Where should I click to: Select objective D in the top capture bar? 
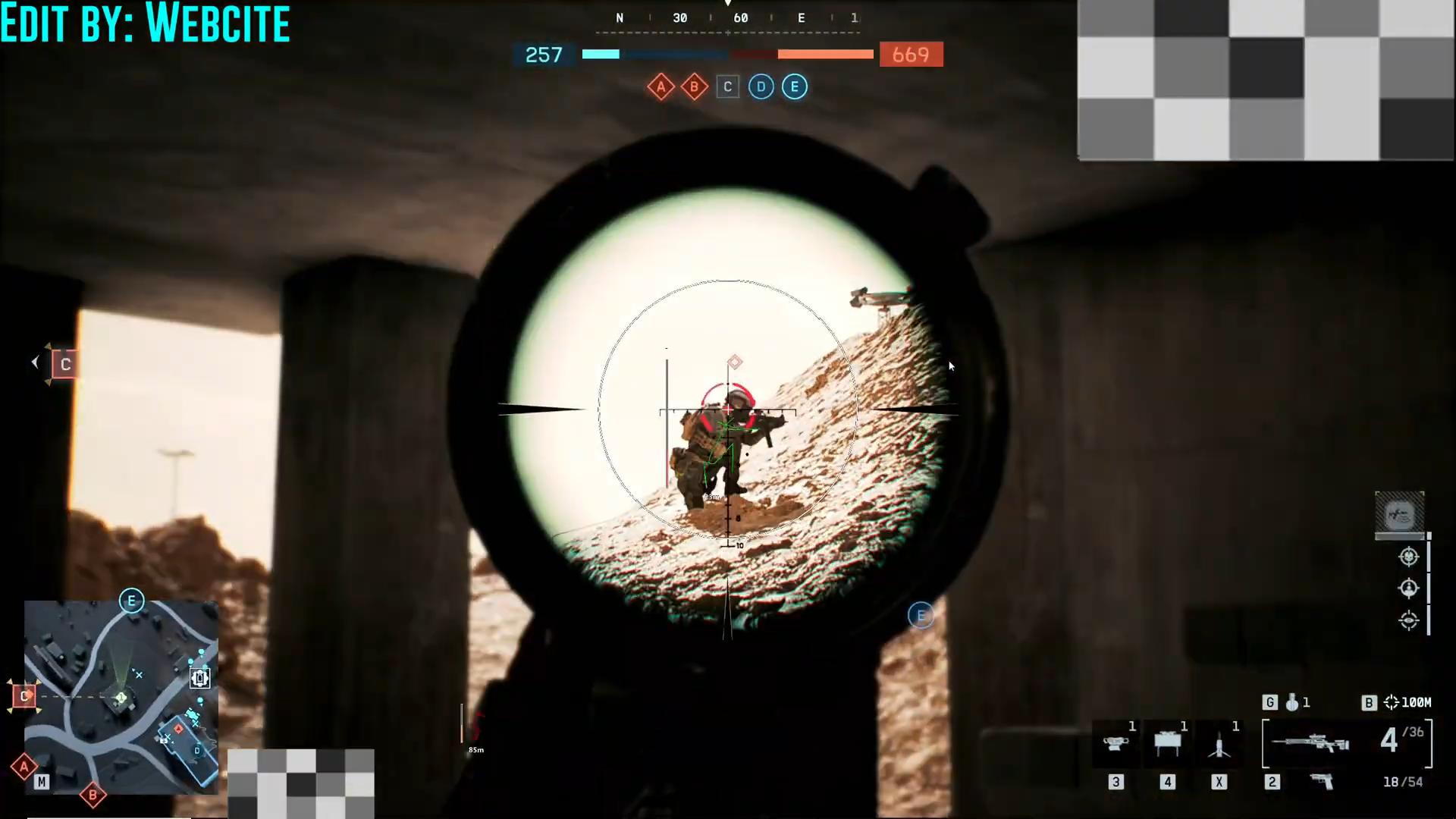coord(761,87)
